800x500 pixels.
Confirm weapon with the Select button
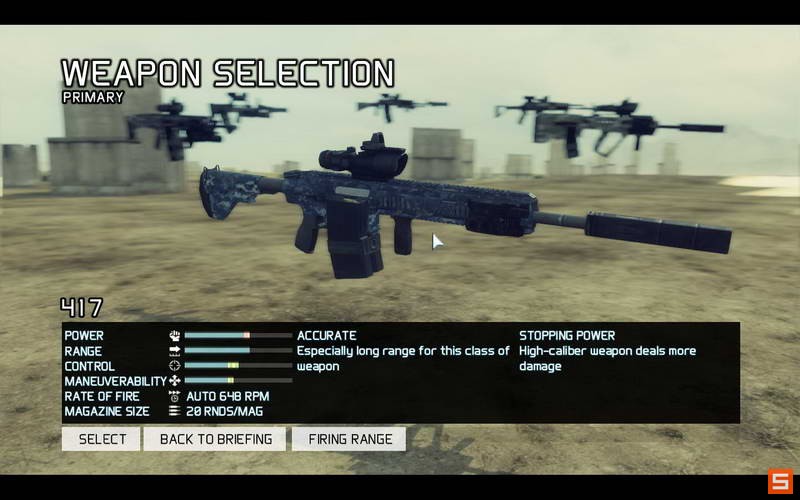coord(101,439)
